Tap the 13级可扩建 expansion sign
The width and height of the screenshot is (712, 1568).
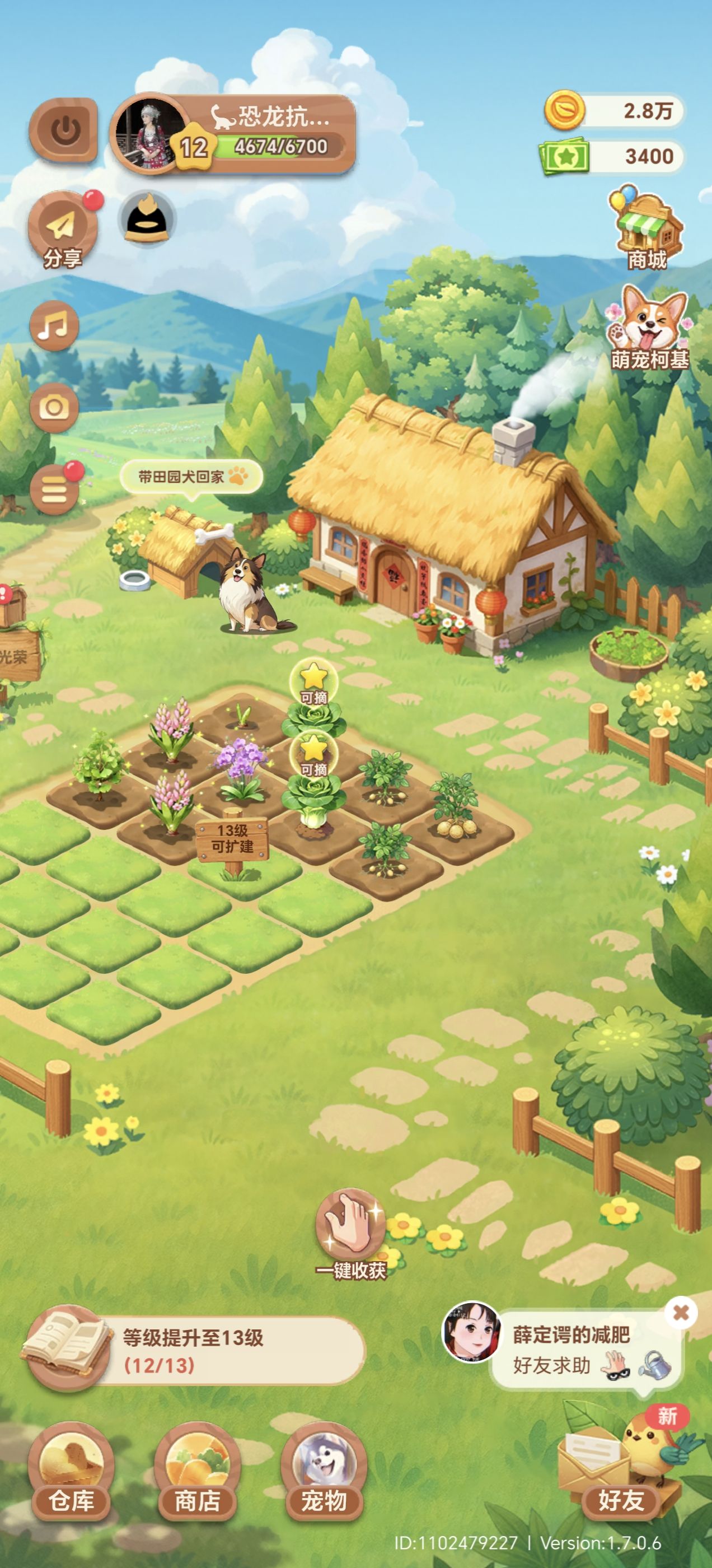click(x=232, y=840)
